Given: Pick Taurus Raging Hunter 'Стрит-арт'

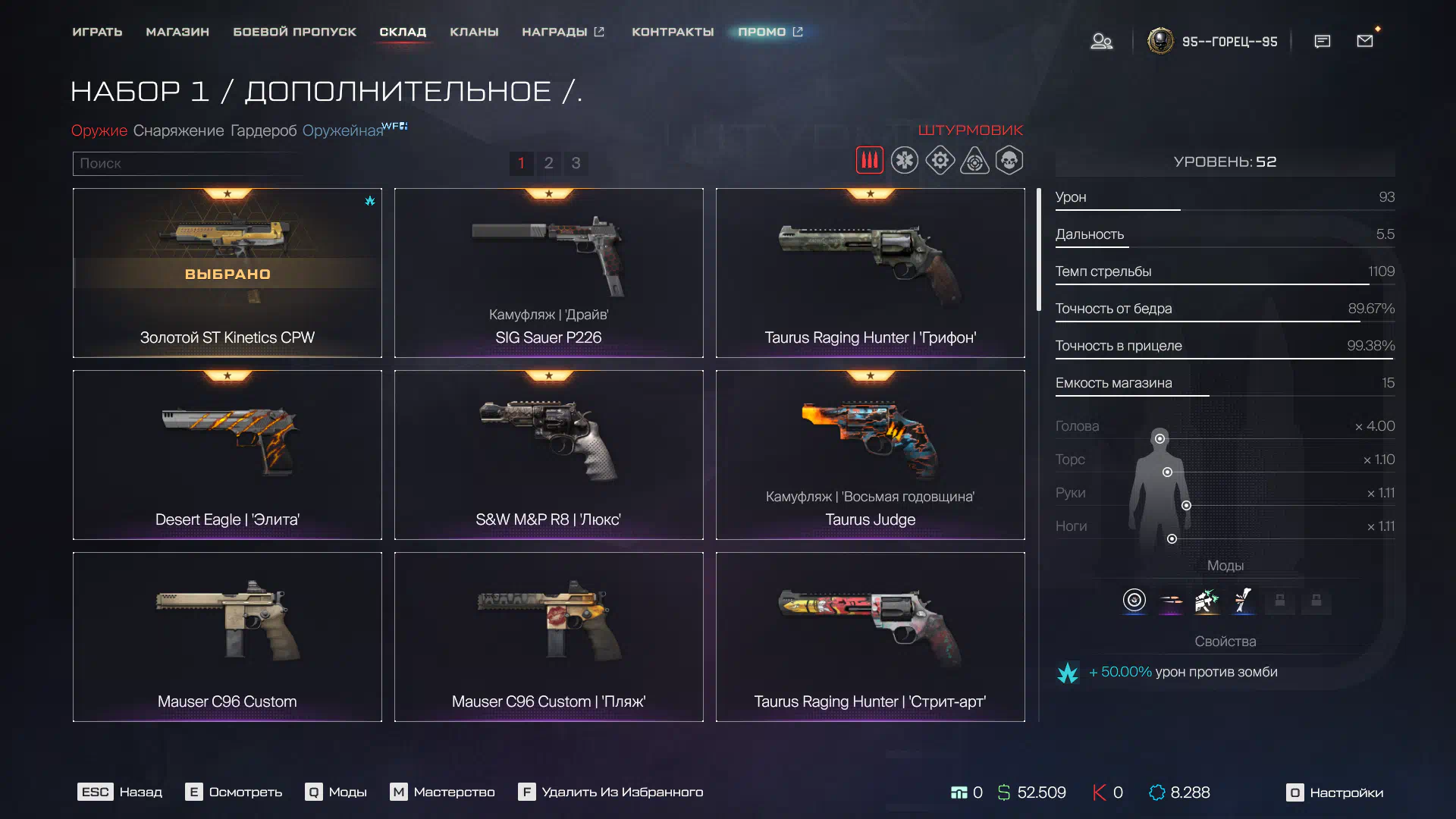Looking at the screenshot, I should (x=870, y=637).
